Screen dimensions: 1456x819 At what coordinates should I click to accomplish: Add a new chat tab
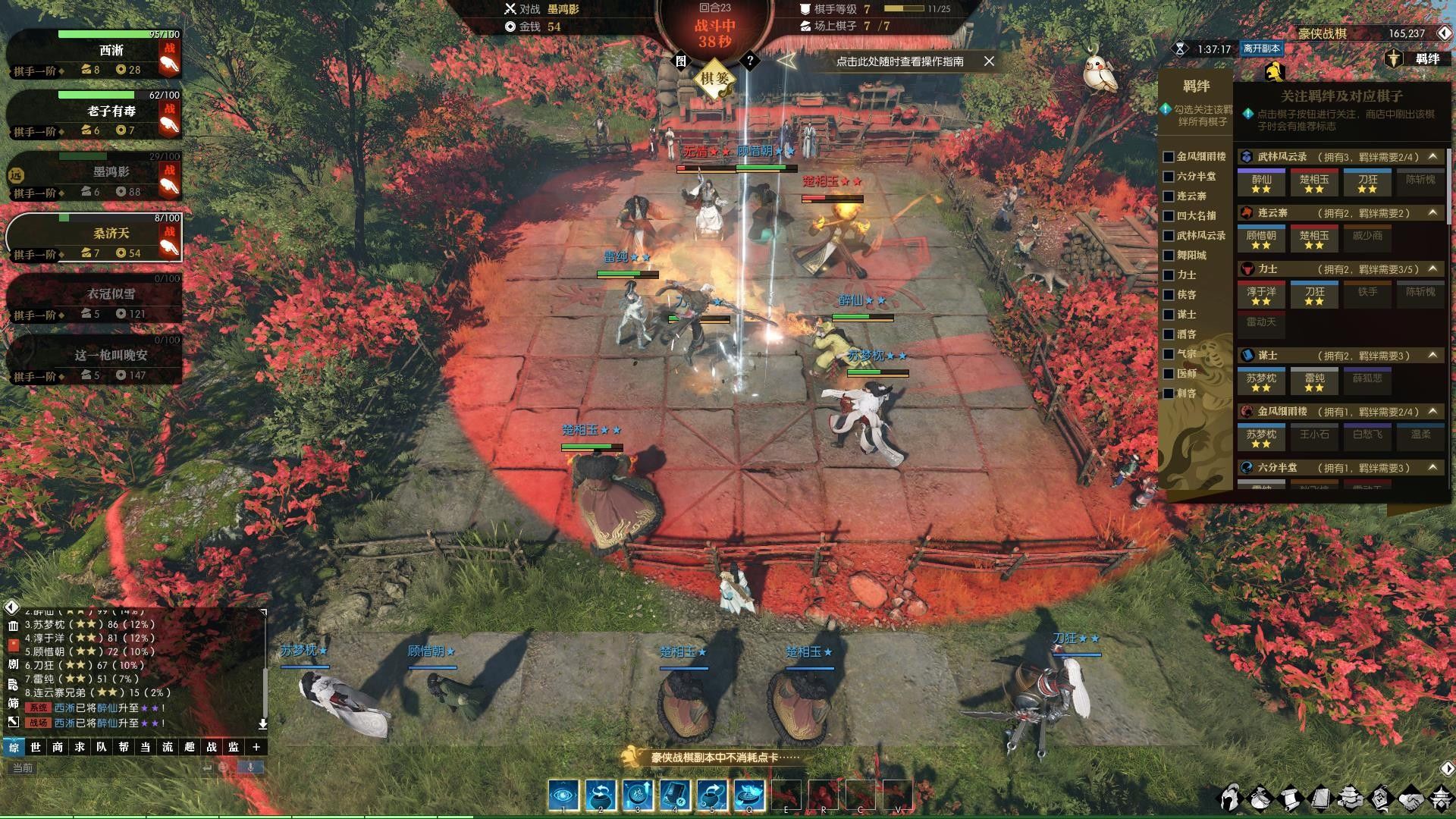[256, 747]
